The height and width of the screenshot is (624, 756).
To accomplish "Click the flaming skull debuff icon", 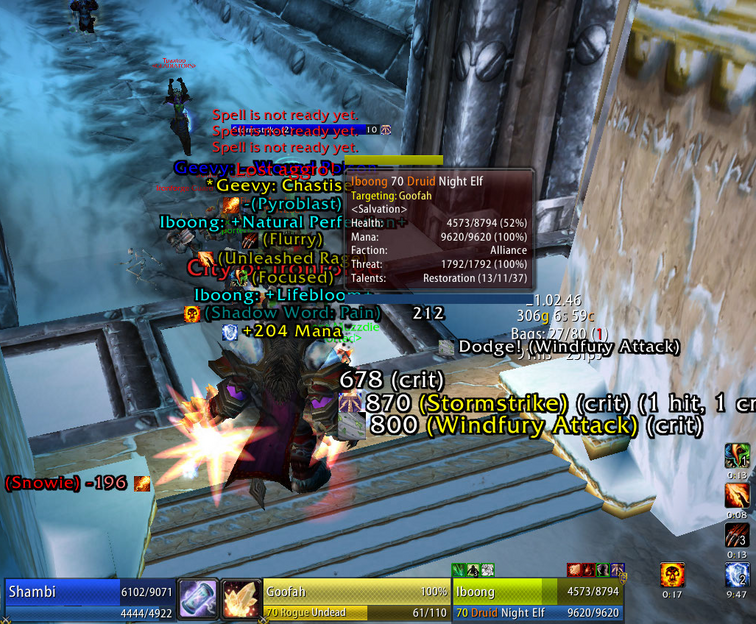I will pos(672,575).
